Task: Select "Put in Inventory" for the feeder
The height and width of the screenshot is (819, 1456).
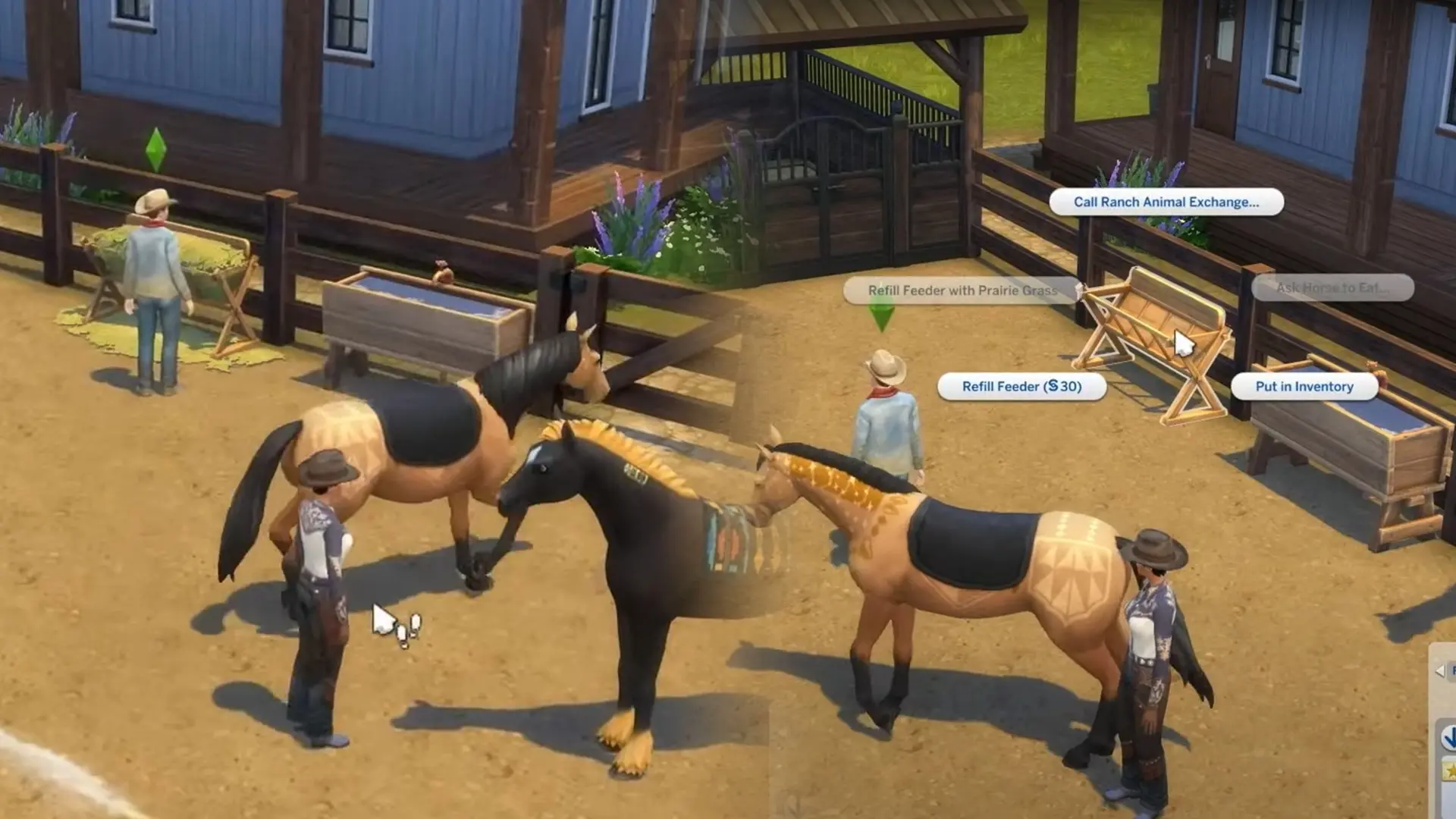Action: 1304,386
